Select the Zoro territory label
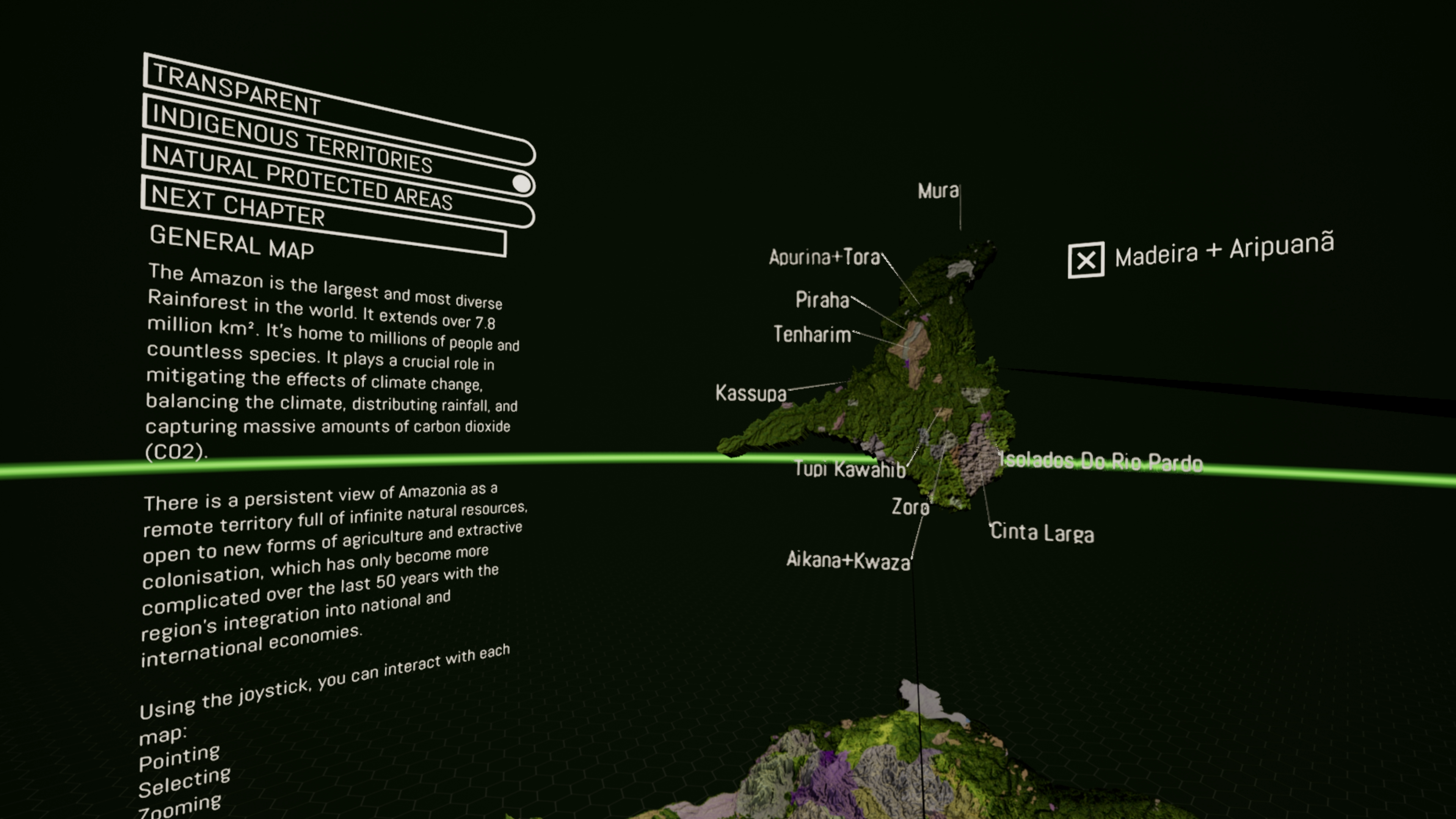This screenshot has height=819, width=1456. tap(910, 507)
